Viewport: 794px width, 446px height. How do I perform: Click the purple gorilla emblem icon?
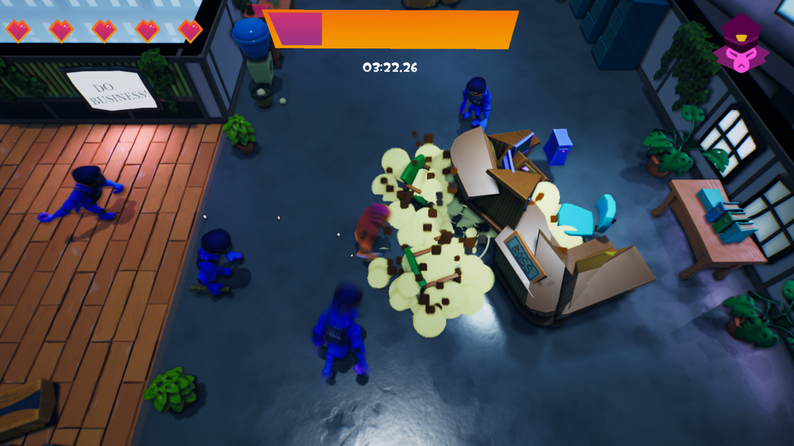pos(741,44)
